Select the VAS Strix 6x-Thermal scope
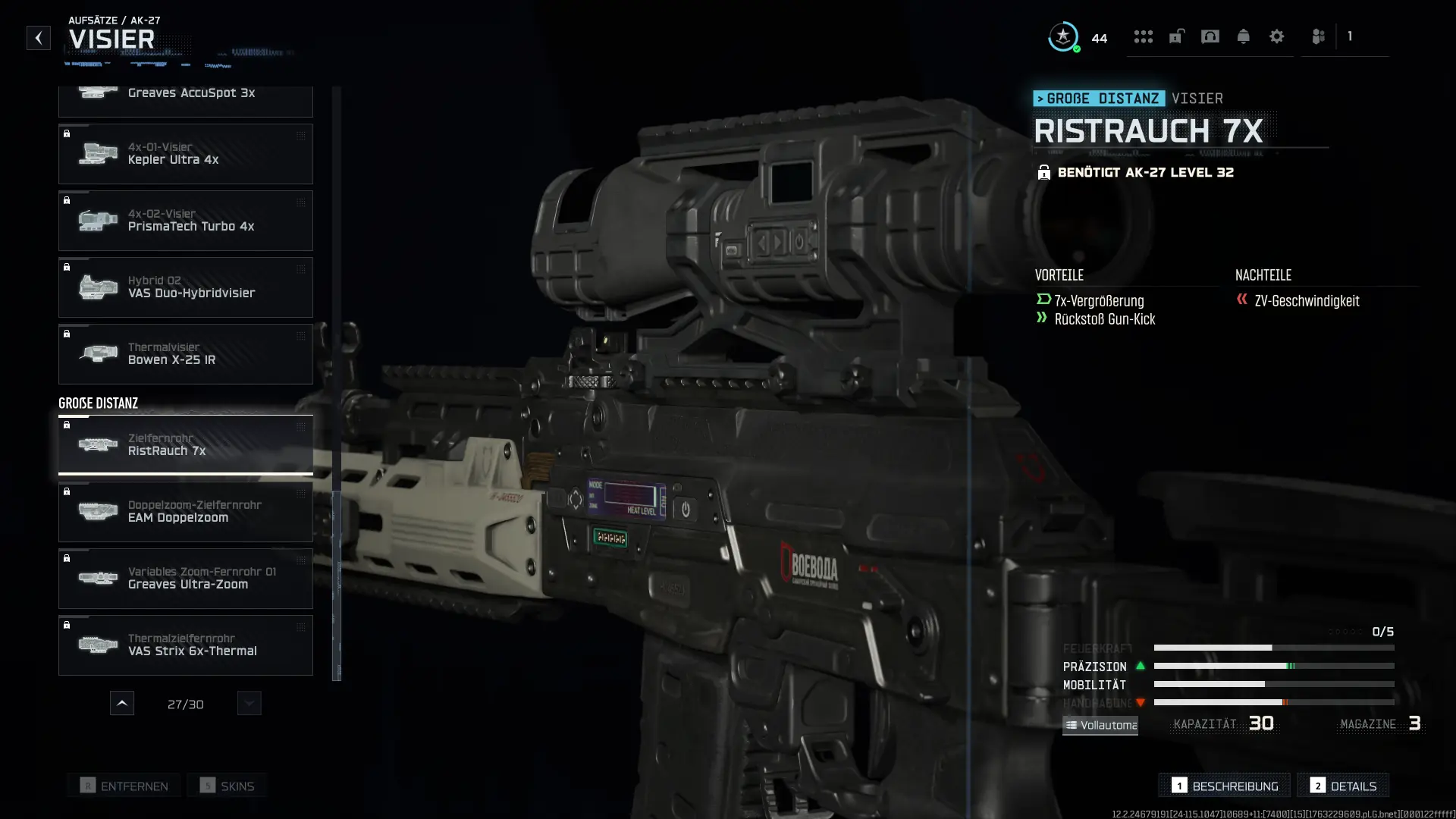Viewport: 1456px width, 819px height. 185,645
